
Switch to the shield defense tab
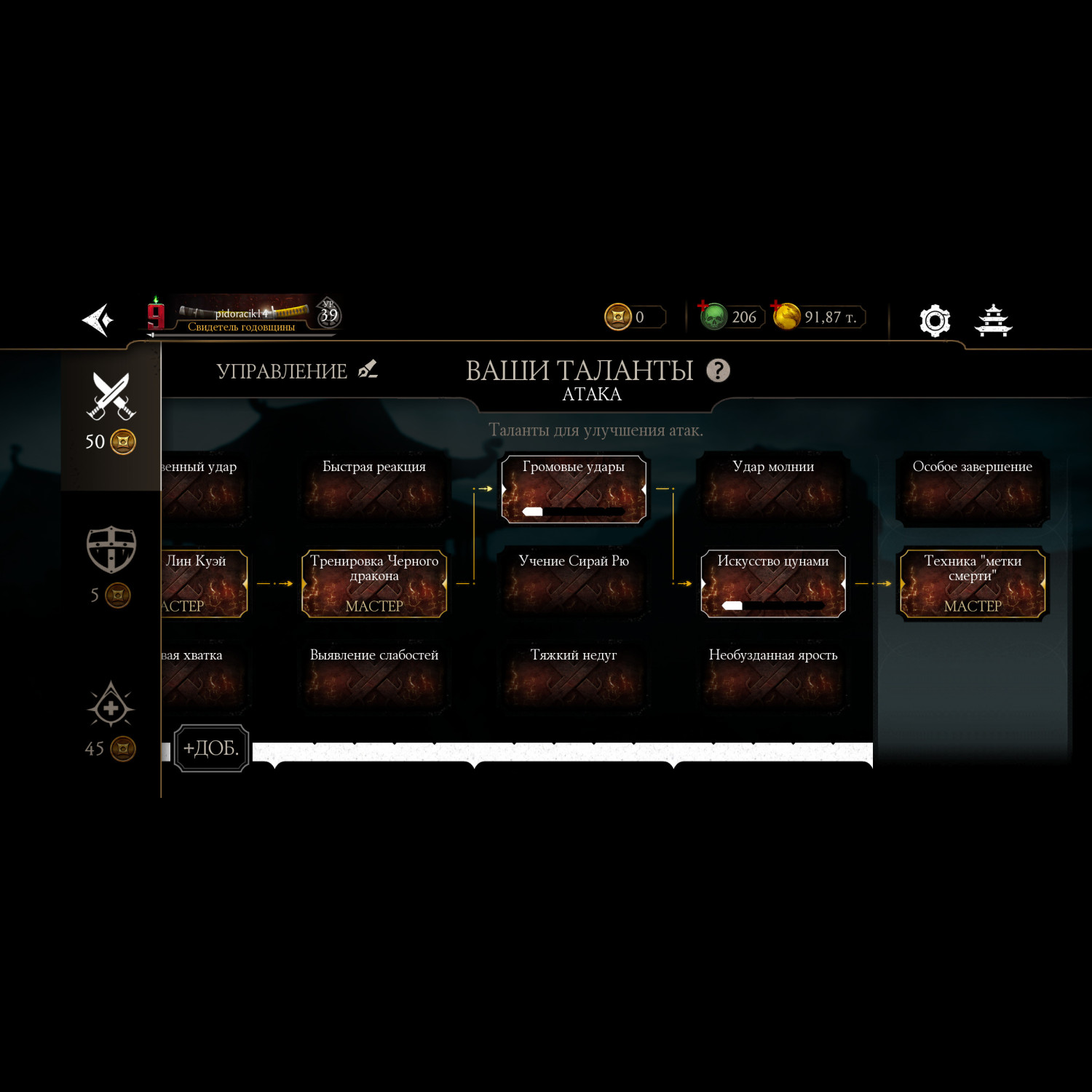(111, 550)
